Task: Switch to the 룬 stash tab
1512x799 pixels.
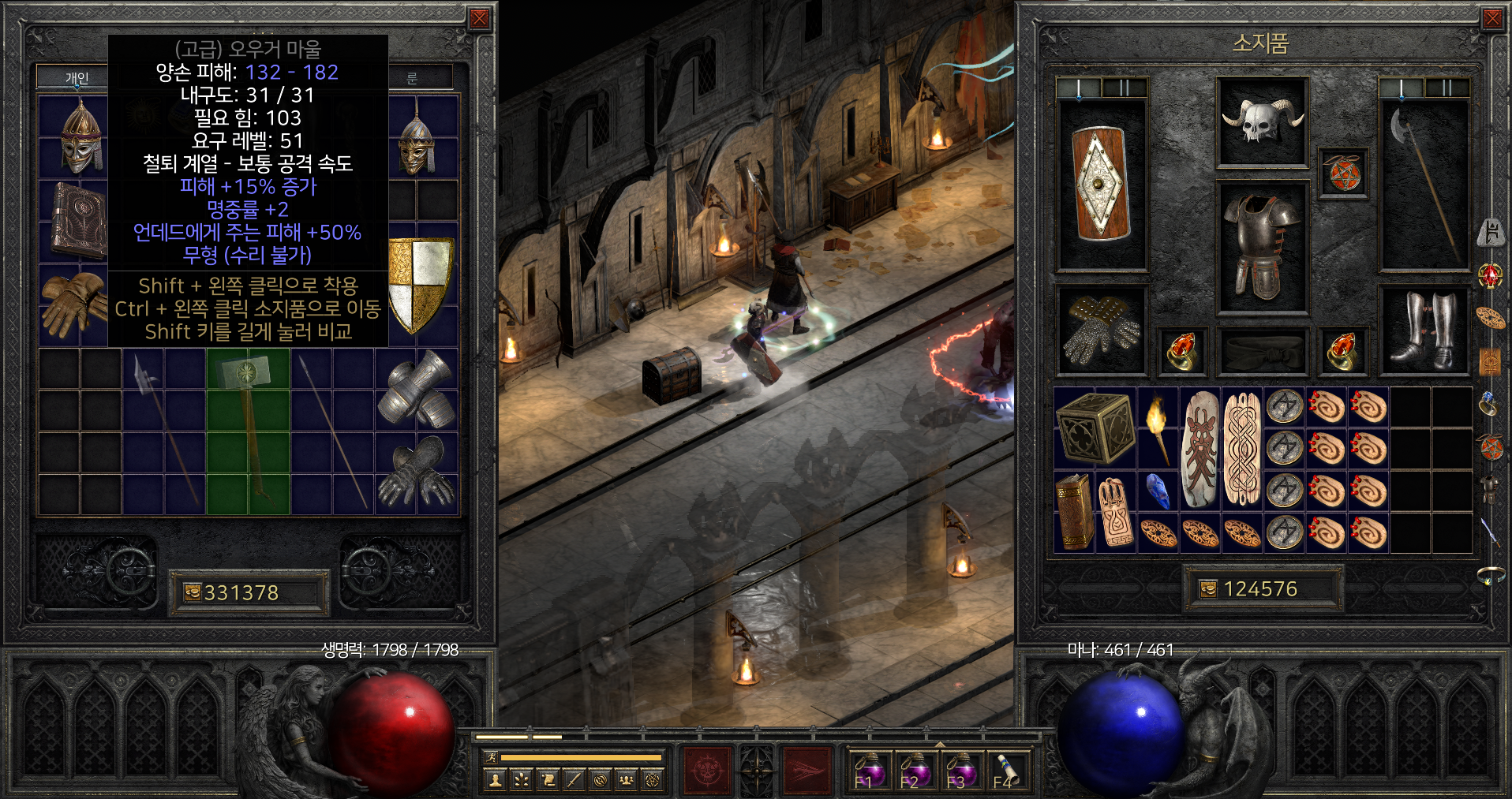Action: click(x=412, y=77)
